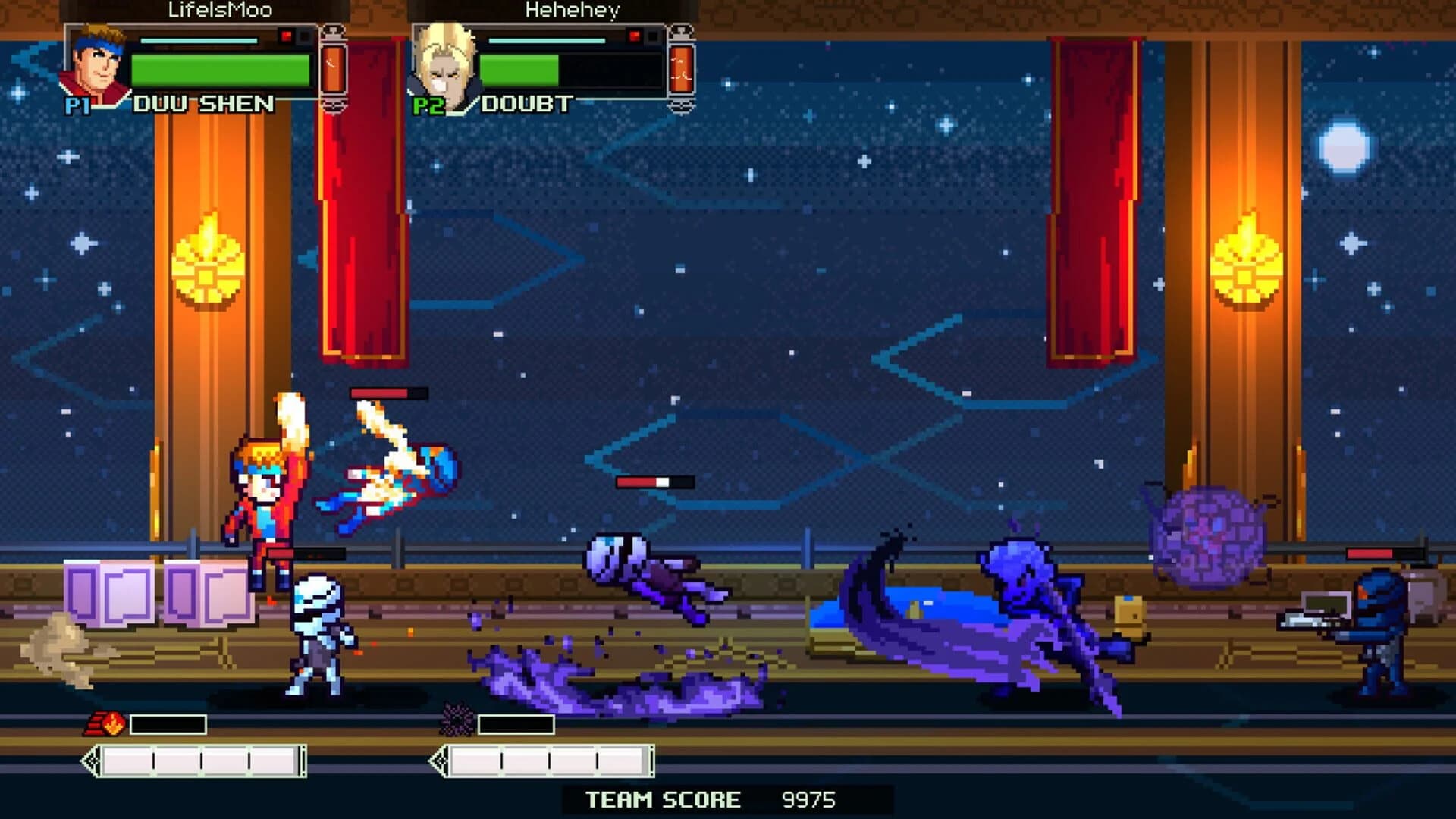
Task: Click the fire item icon near player one's meter
Action: click(108, 723)
